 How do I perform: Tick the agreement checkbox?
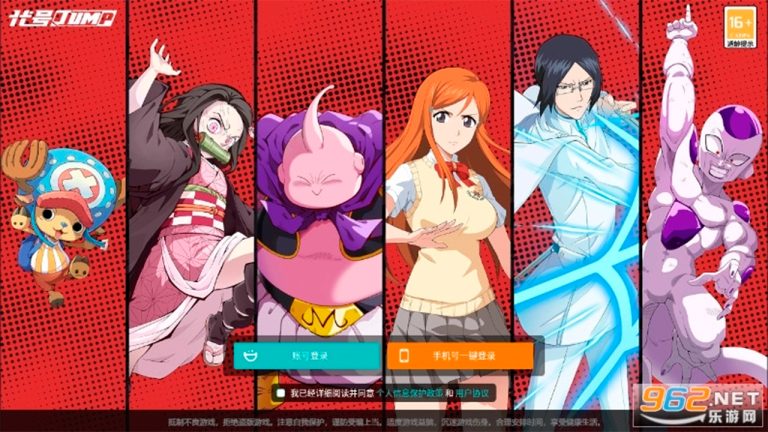(x=282, y=393)
